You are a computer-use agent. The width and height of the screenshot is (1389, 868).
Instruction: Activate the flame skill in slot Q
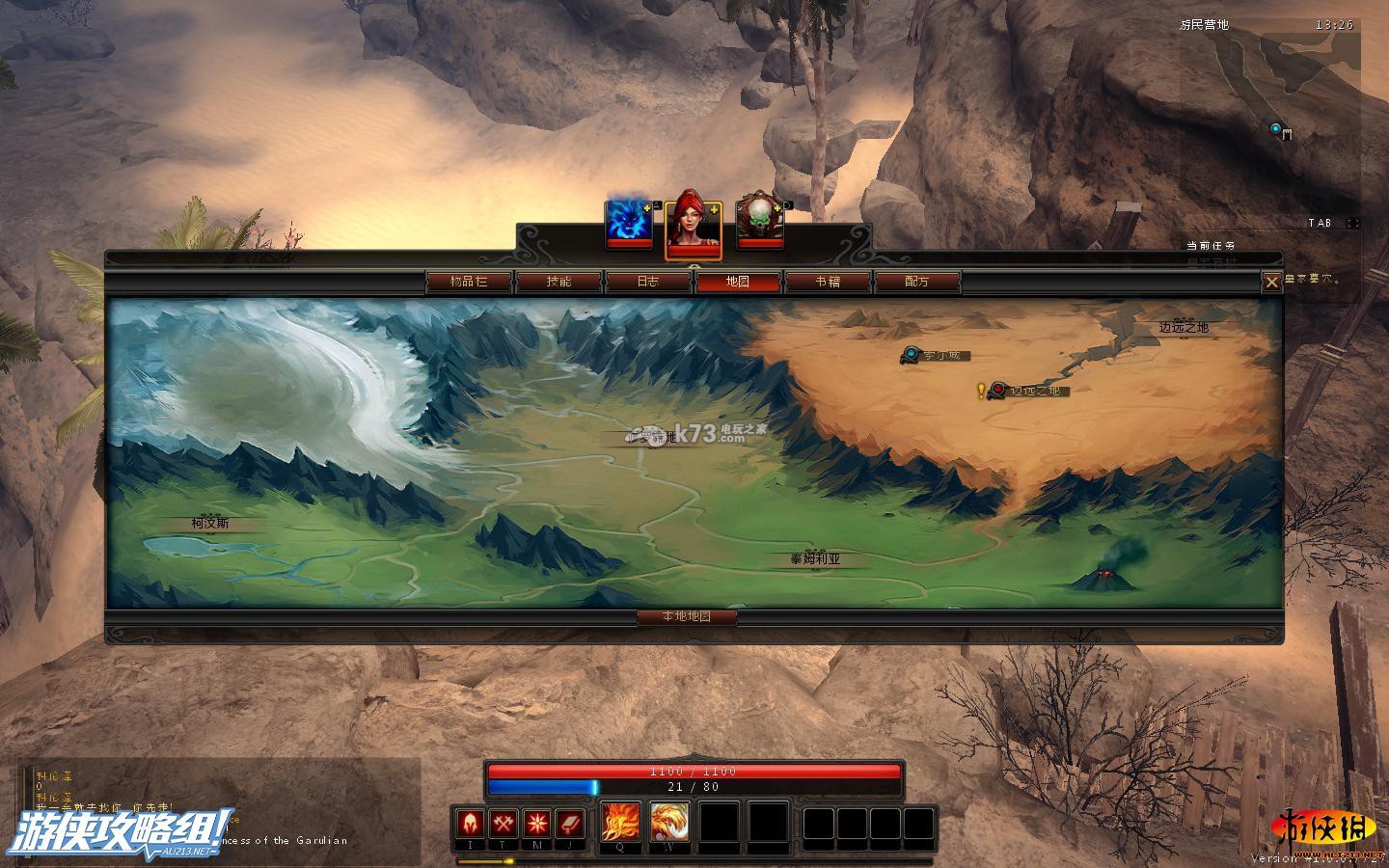click(620, 823)
